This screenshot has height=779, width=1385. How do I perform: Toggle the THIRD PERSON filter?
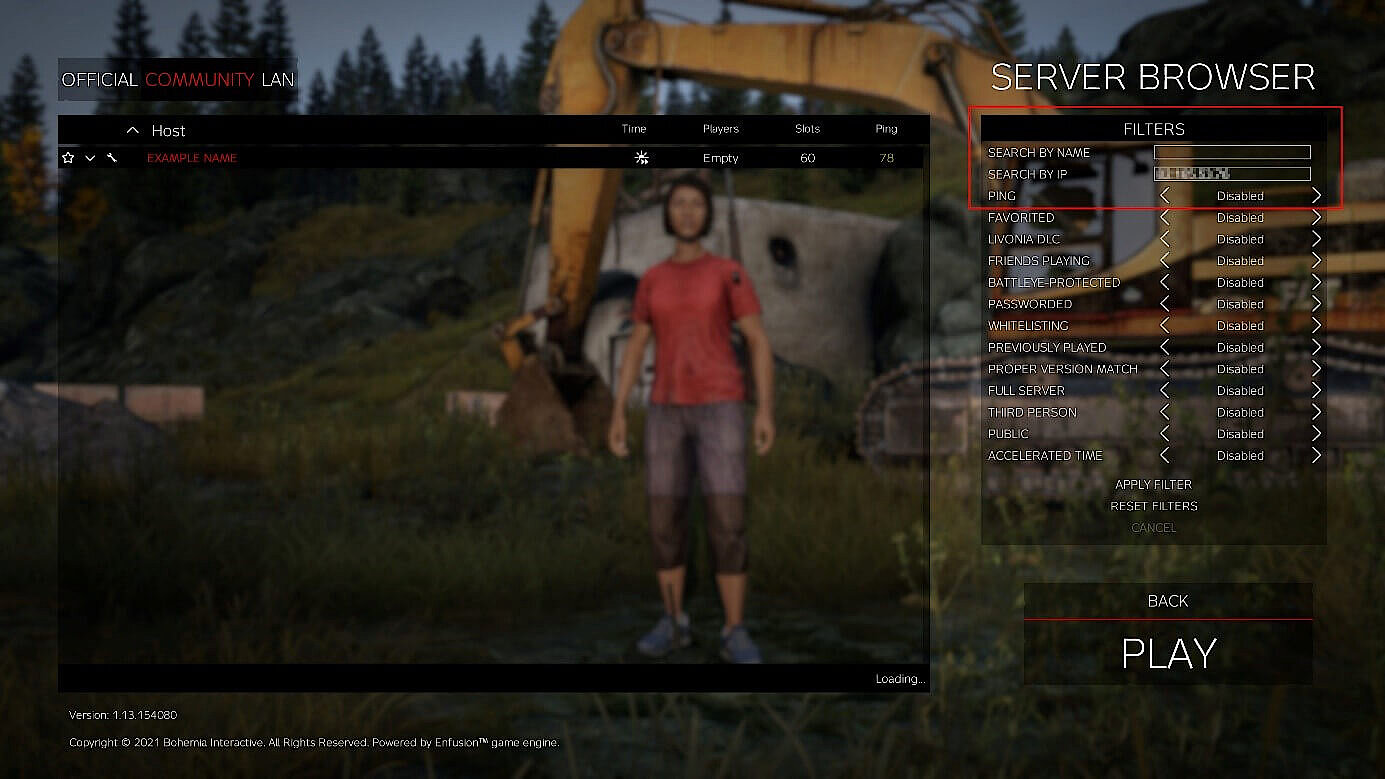click(x=1318, y=412)
